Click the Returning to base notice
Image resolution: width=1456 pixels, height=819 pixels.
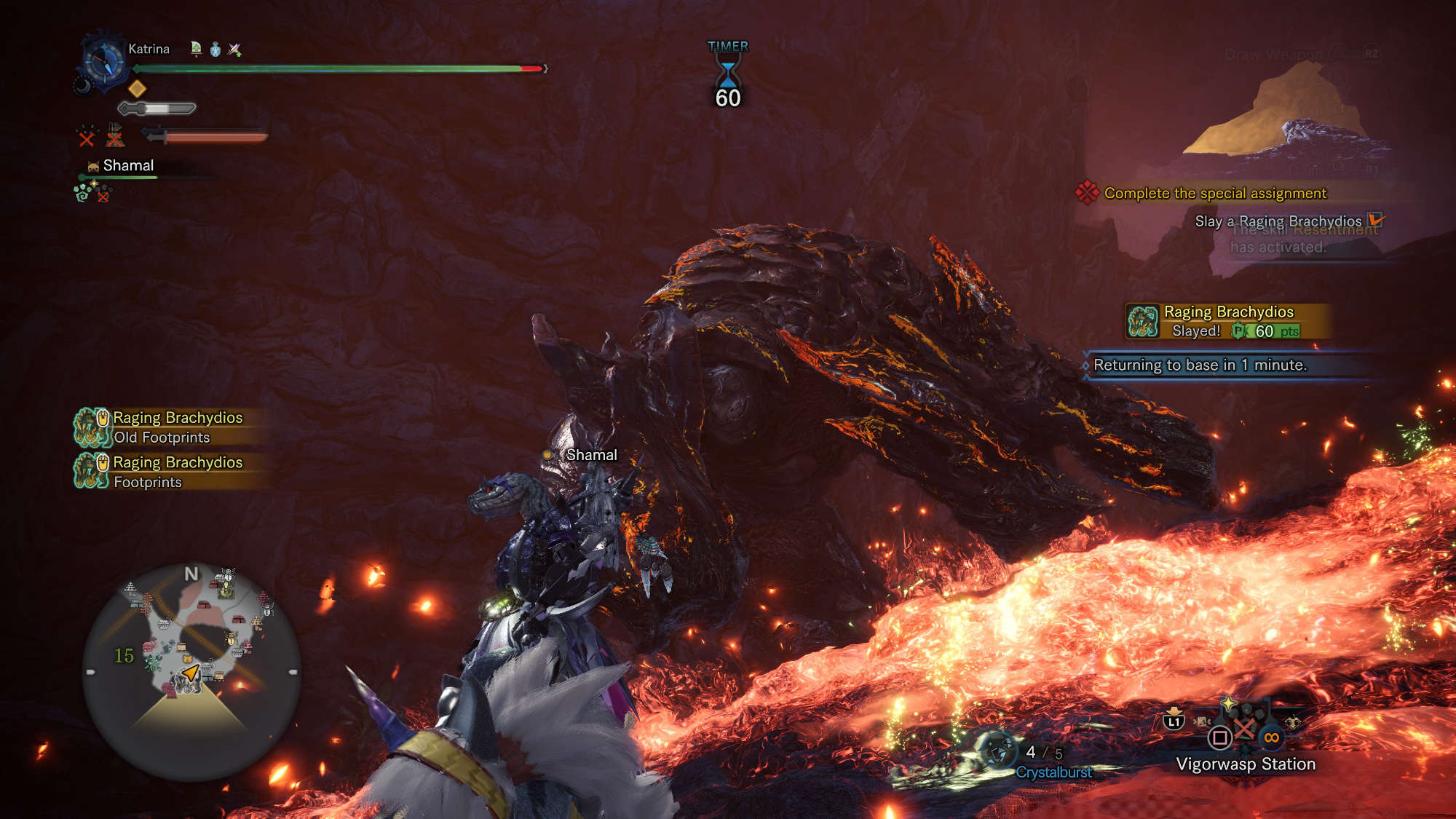(1200, 365)
